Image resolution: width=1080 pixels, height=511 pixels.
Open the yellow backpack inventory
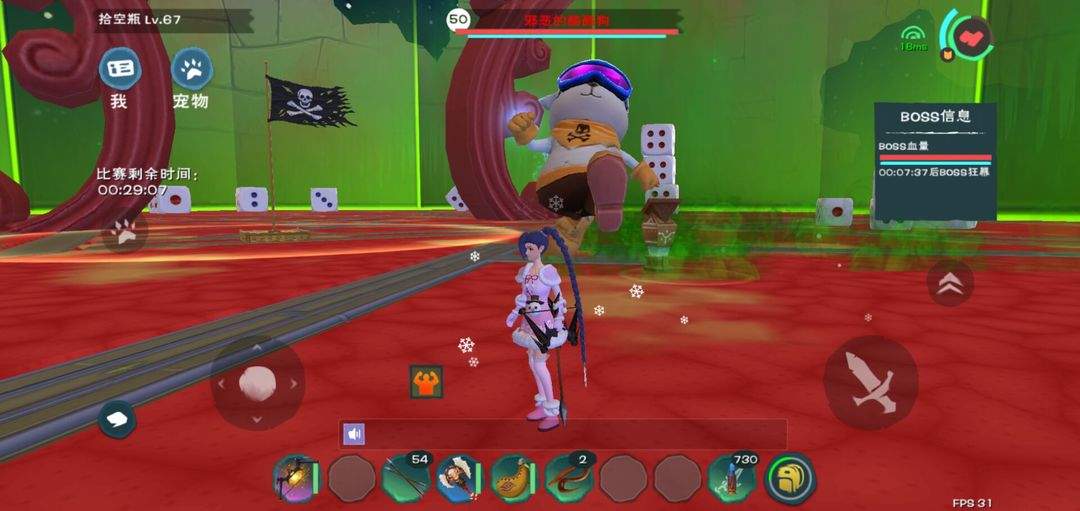pos(789,479)
